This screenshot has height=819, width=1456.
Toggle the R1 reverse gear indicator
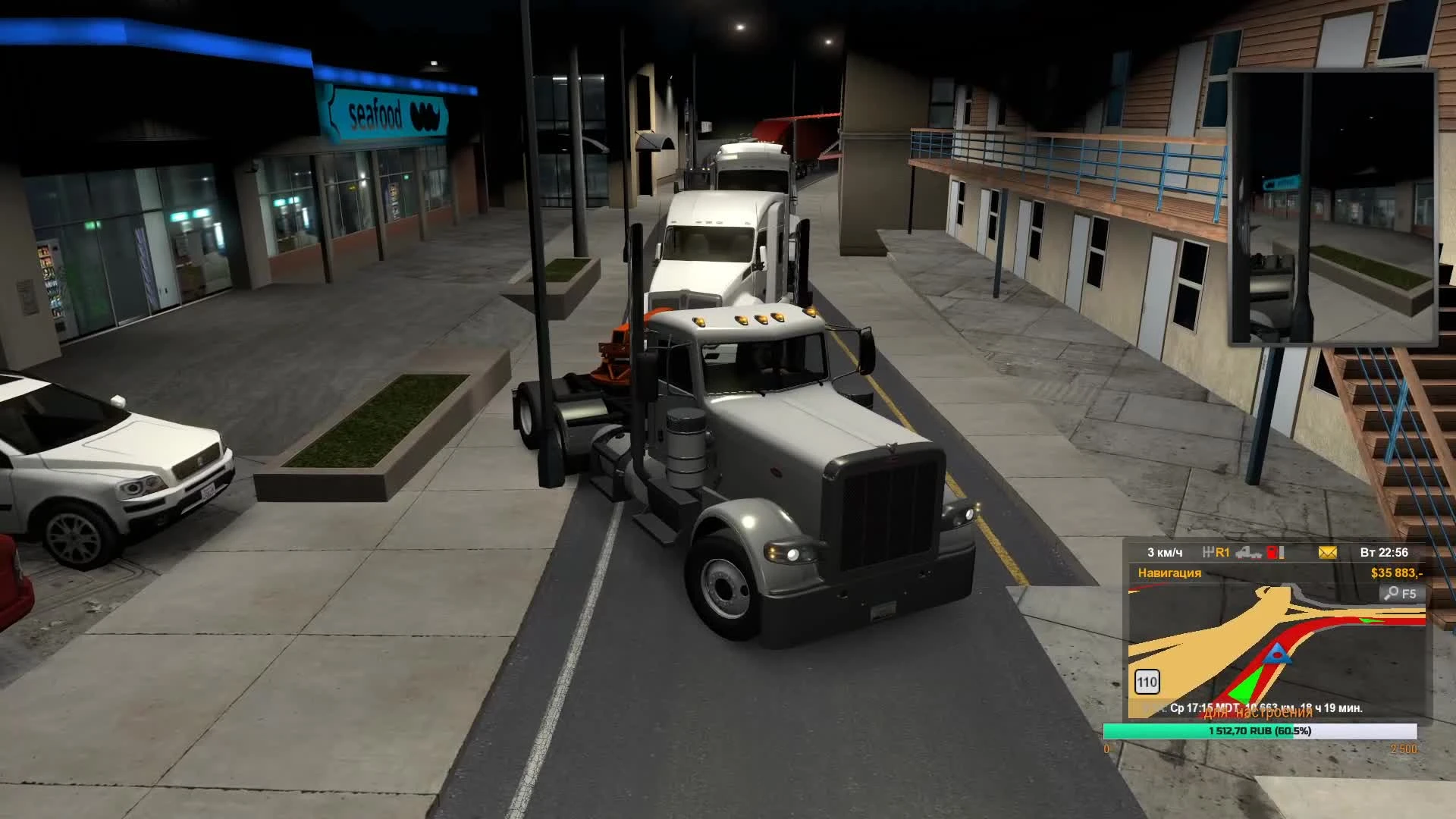pos(1225,553)
